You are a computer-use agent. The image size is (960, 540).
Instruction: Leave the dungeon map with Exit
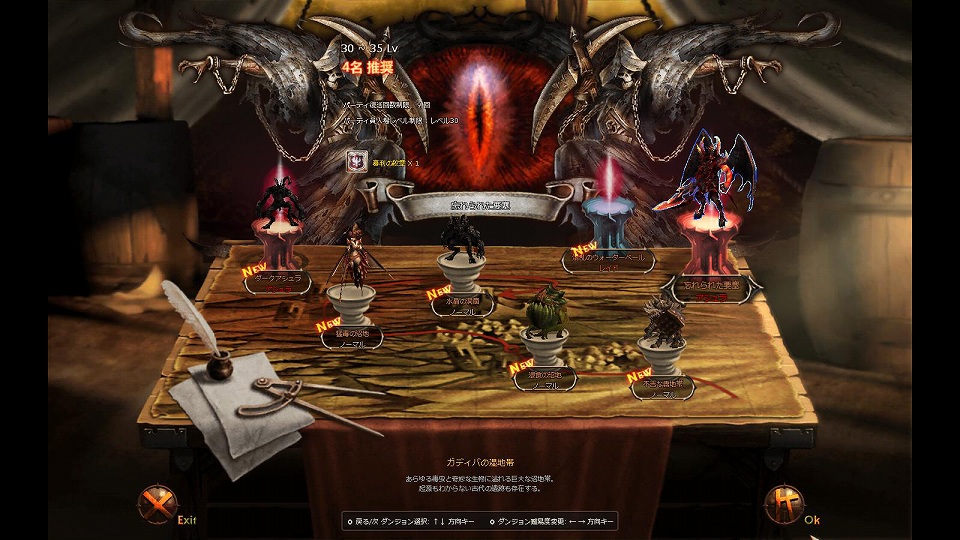pyautogui.click(x=157, y=505)
